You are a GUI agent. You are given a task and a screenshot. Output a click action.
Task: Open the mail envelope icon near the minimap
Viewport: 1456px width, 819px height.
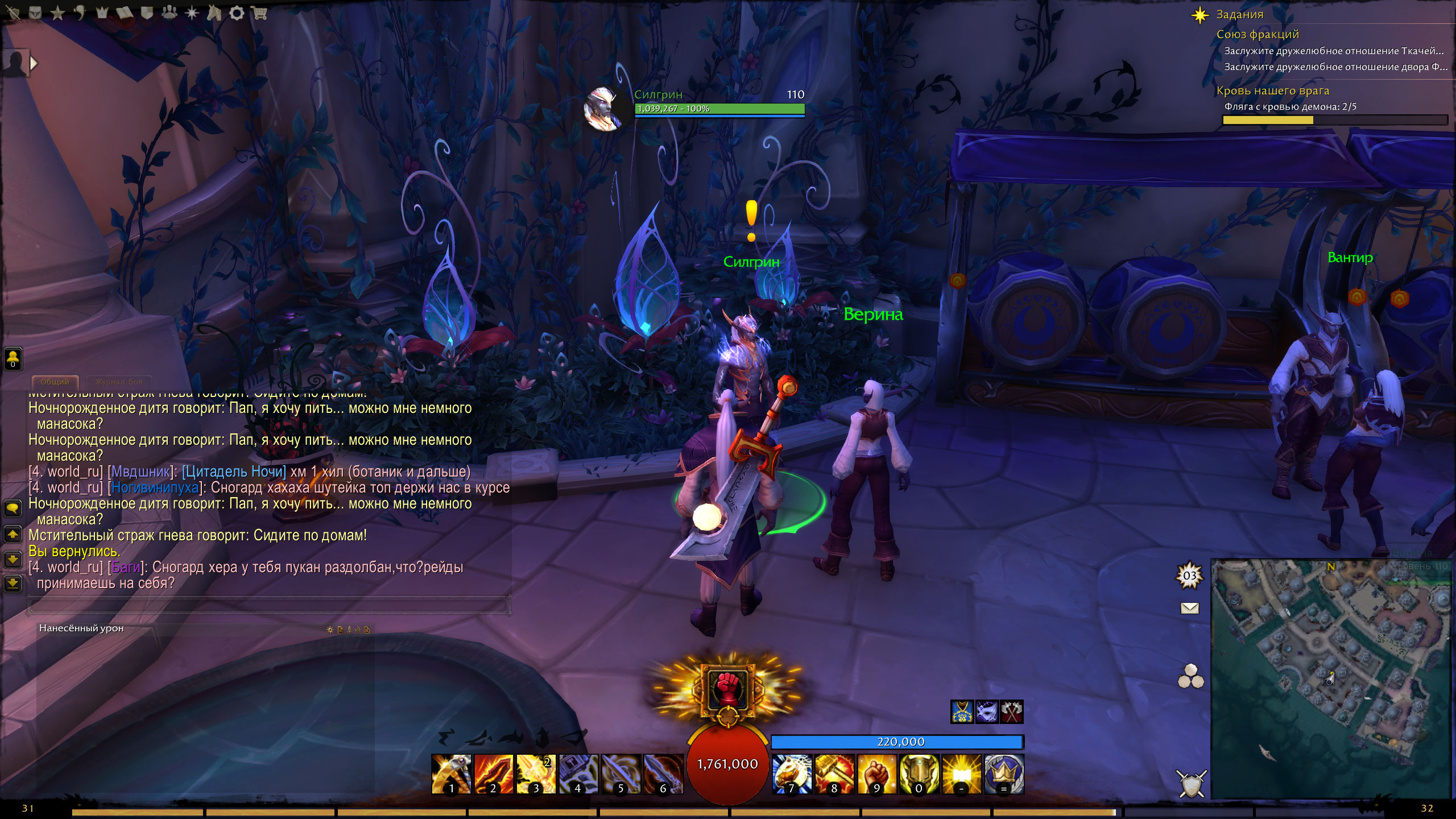click(x=1190, y=609)
